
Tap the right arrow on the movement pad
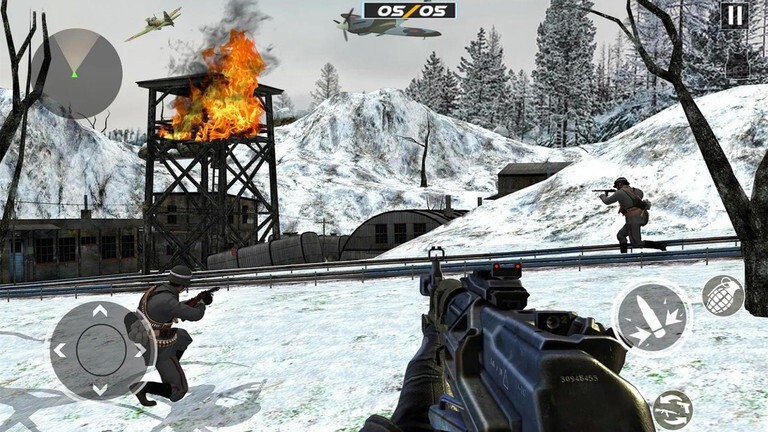coord(138,351)
